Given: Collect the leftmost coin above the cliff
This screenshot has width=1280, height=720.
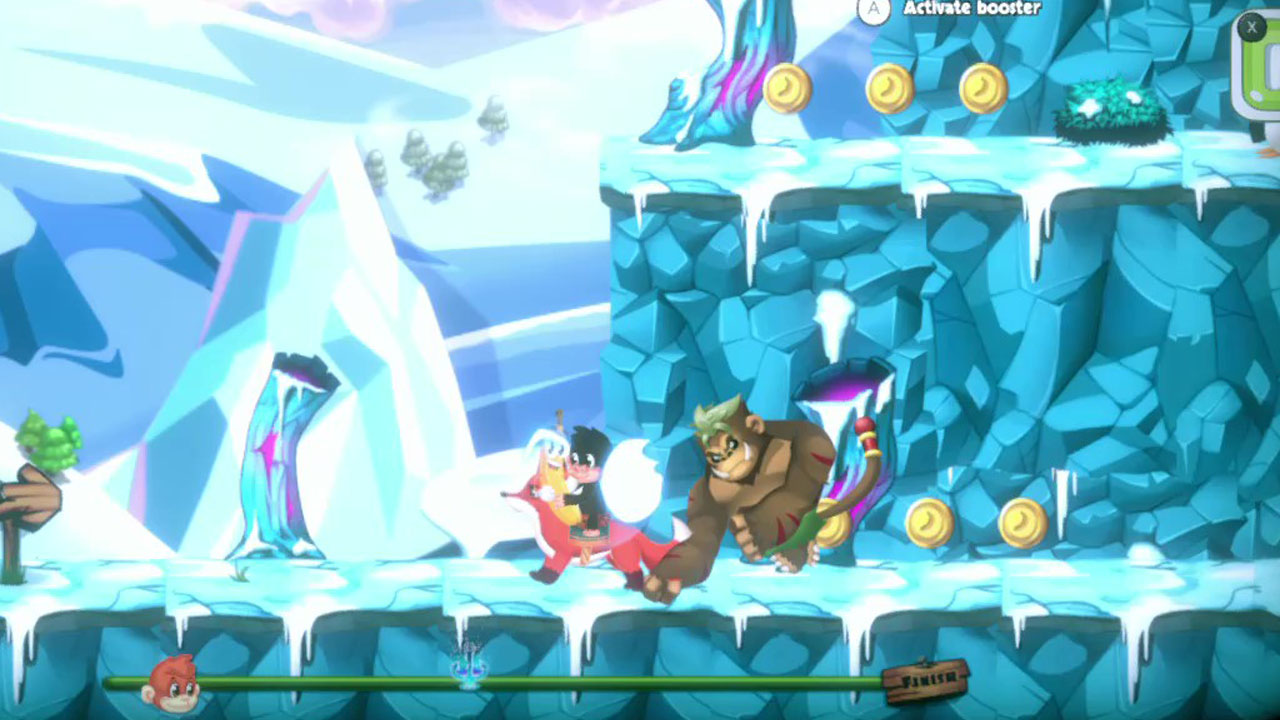Looking at the screenshot, I should coord(787,86).
